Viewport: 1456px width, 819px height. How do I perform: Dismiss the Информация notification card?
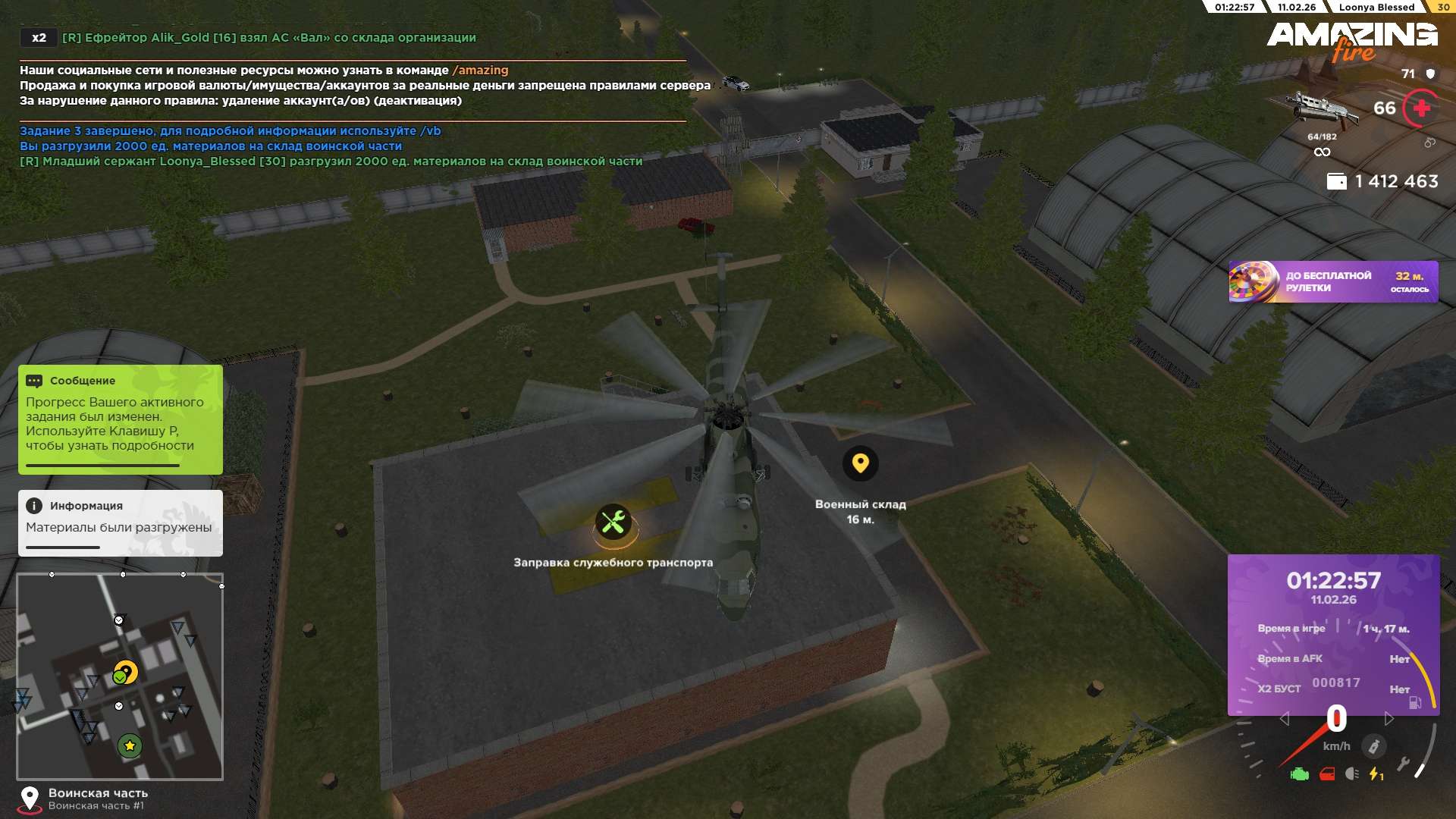(x=120, y=522)
